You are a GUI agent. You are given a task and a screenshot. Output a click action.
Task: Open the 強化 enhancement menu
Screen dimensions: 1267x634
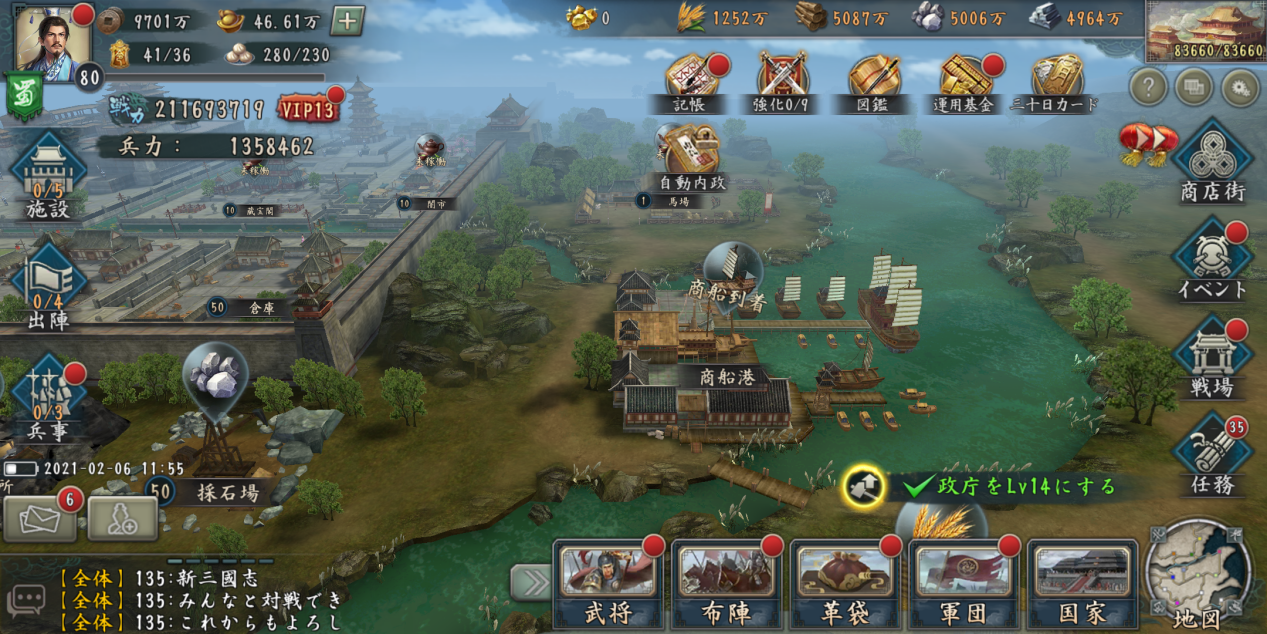coord(782,80)
